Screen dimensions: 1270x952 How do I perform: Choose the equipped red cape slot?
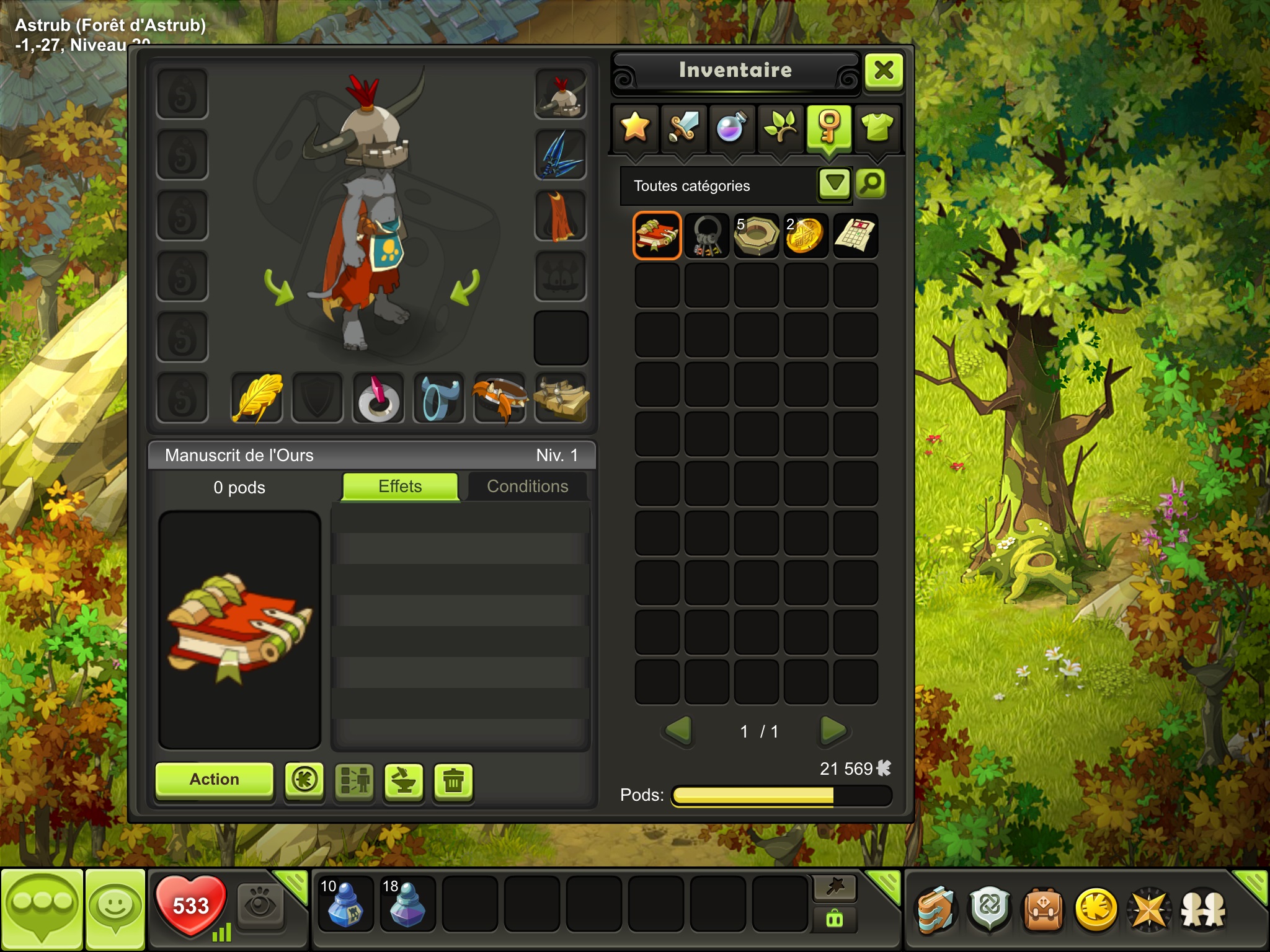[561, 216]
